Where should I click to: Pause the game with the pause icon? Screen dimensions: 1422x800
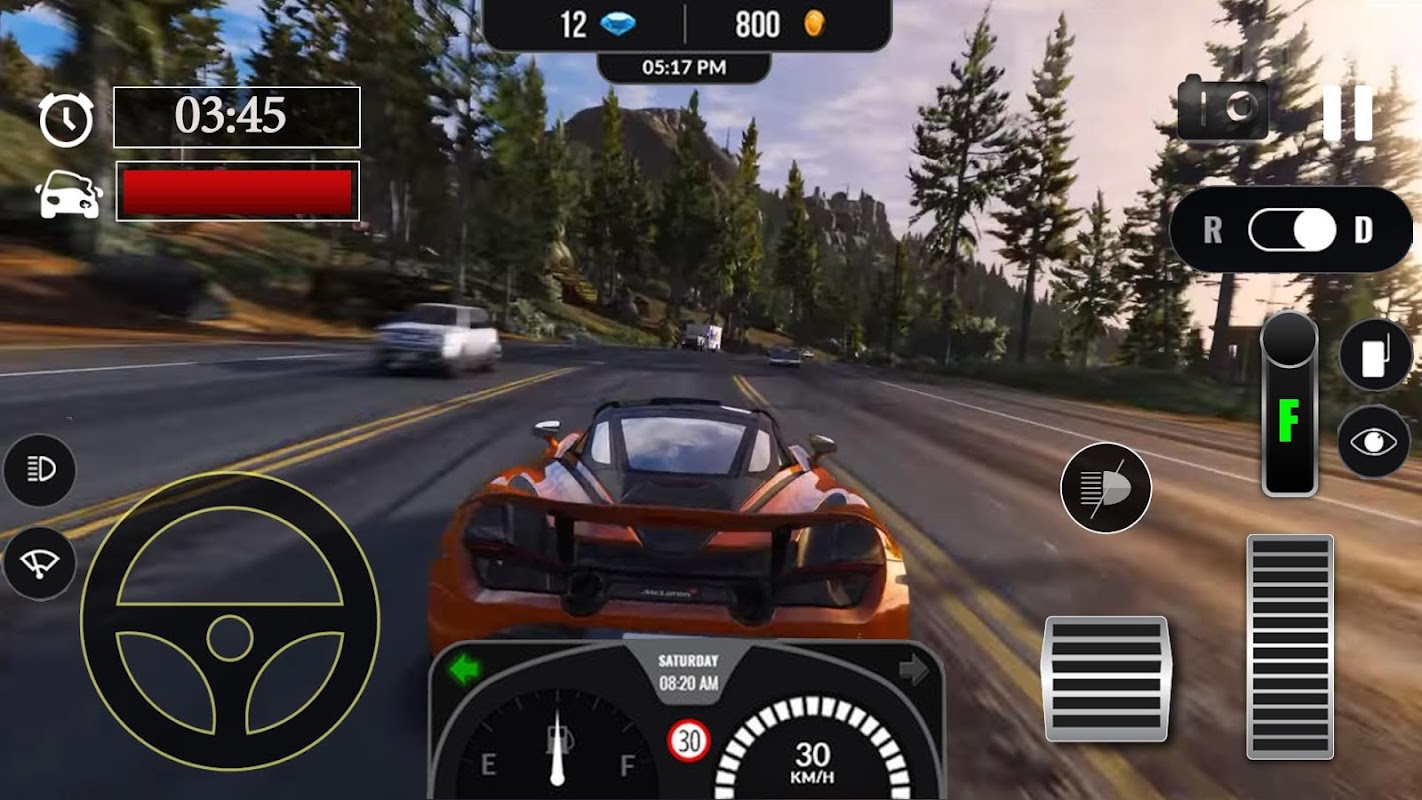coord(1347,112)
